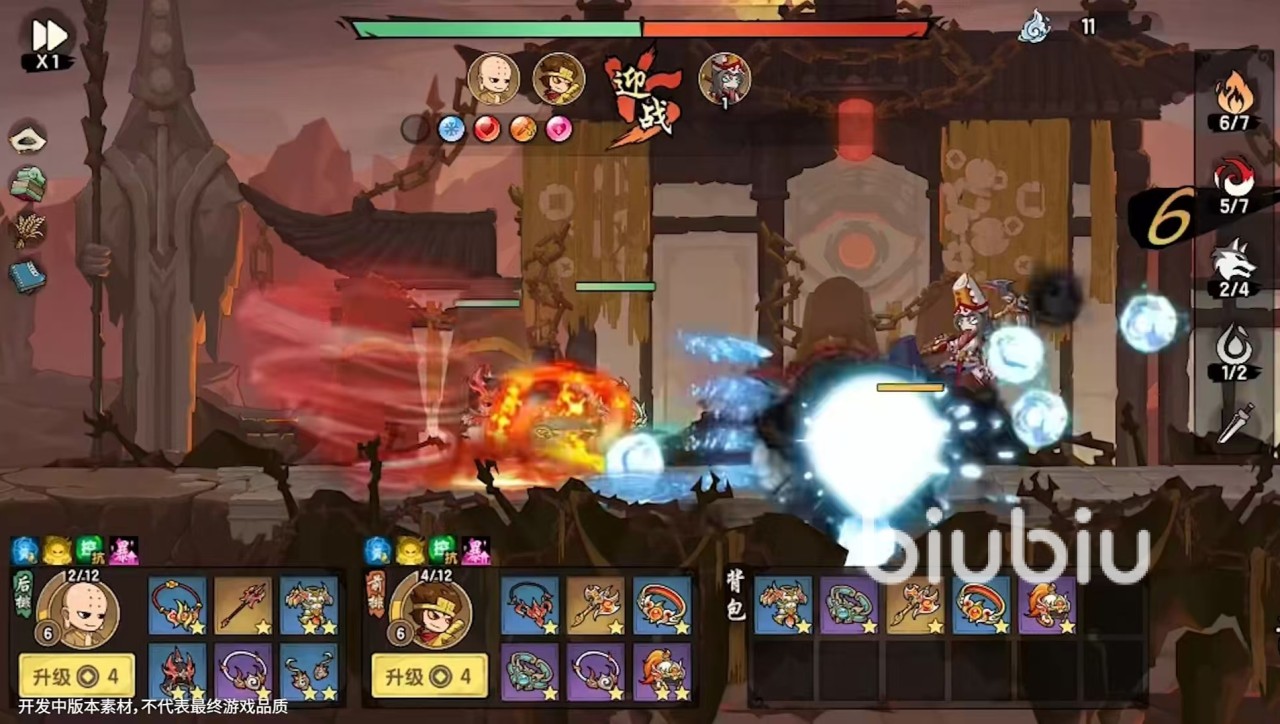Click the blue book icon on the left

pos(28,276)
